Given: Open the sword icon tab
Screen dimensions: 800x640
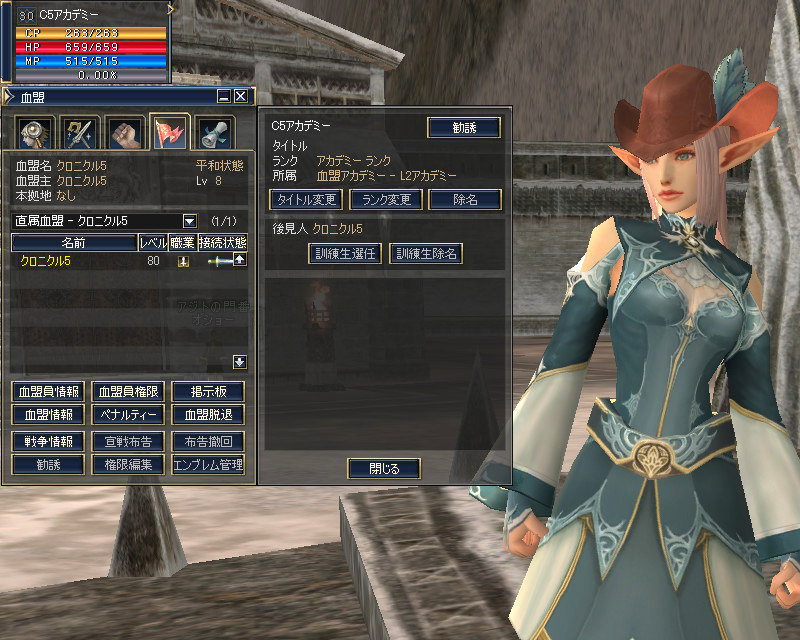Looking at the screenshot, I should [x=78, y=132].
